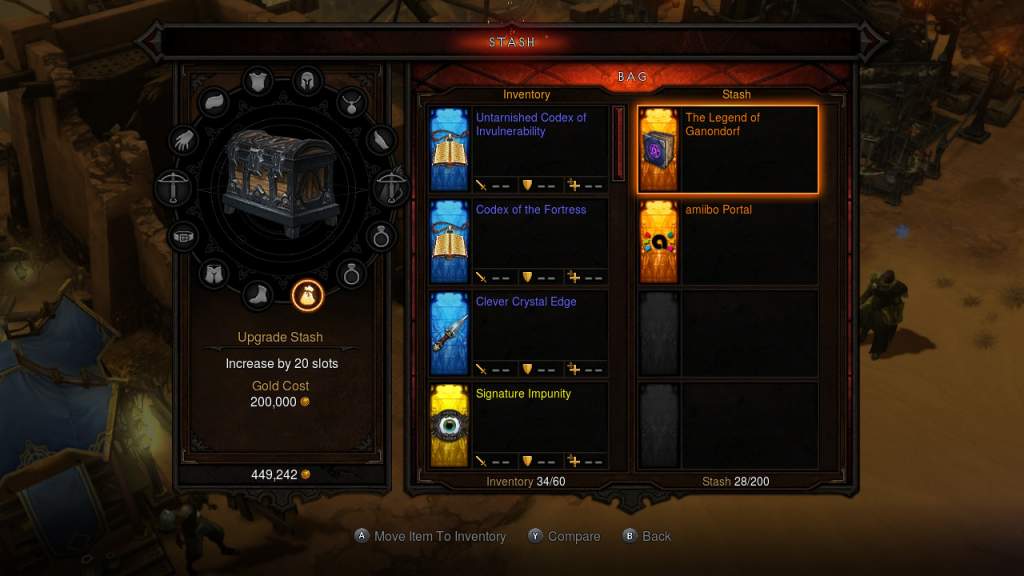The height and width of the screenshot is (576, 1024).
Task: Switch to the chest armor category
Action: [258, 81]
